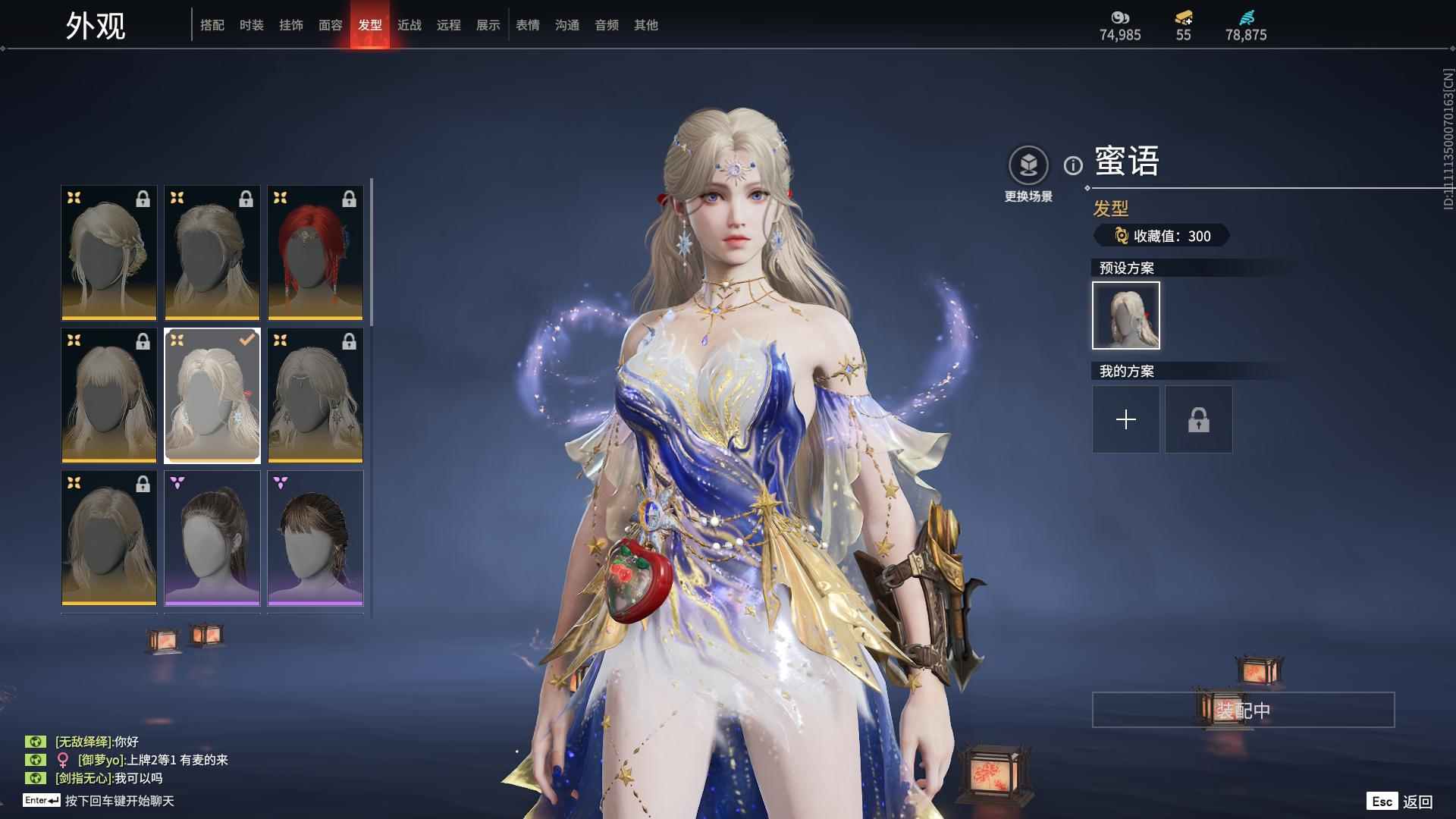Select the brown ponytail hairstyle

click(x=212, y=538)
